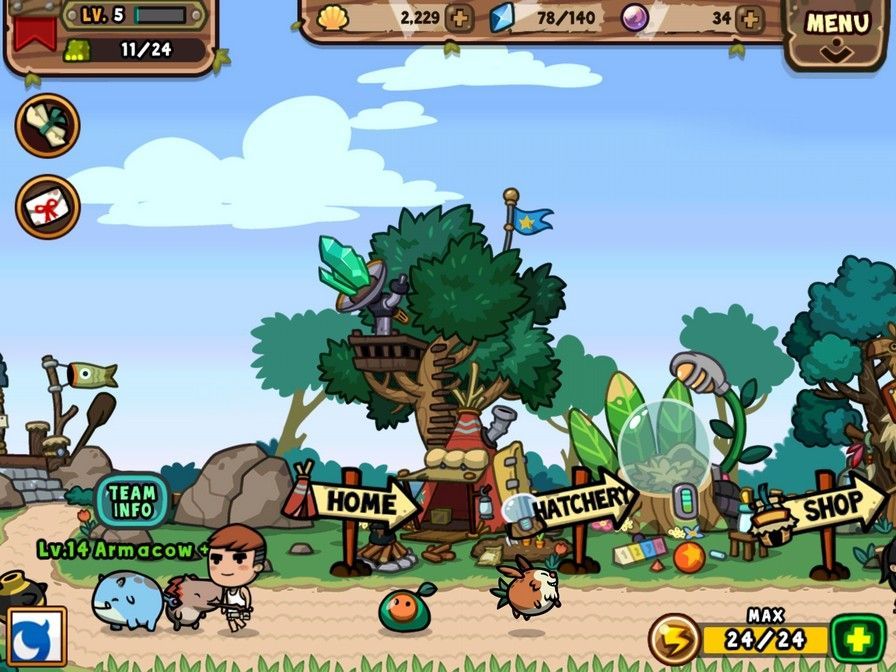896x672 pixels.
Task: Open the quest scroll icon
Action: point(47,125)
